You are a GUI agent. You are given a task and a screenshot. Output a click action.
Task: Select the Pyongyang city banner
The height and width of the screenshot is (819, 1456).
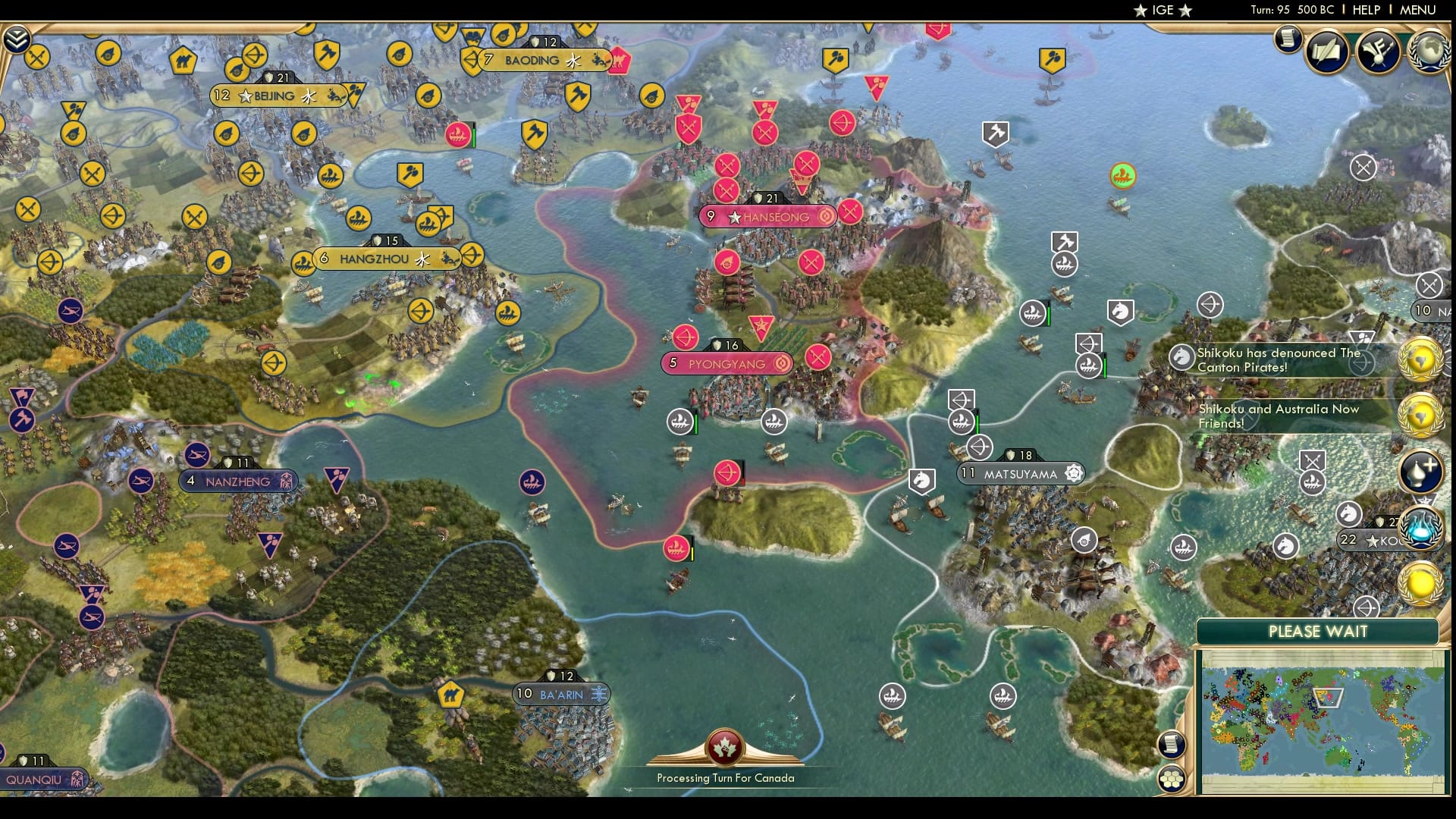coord(725,363)
